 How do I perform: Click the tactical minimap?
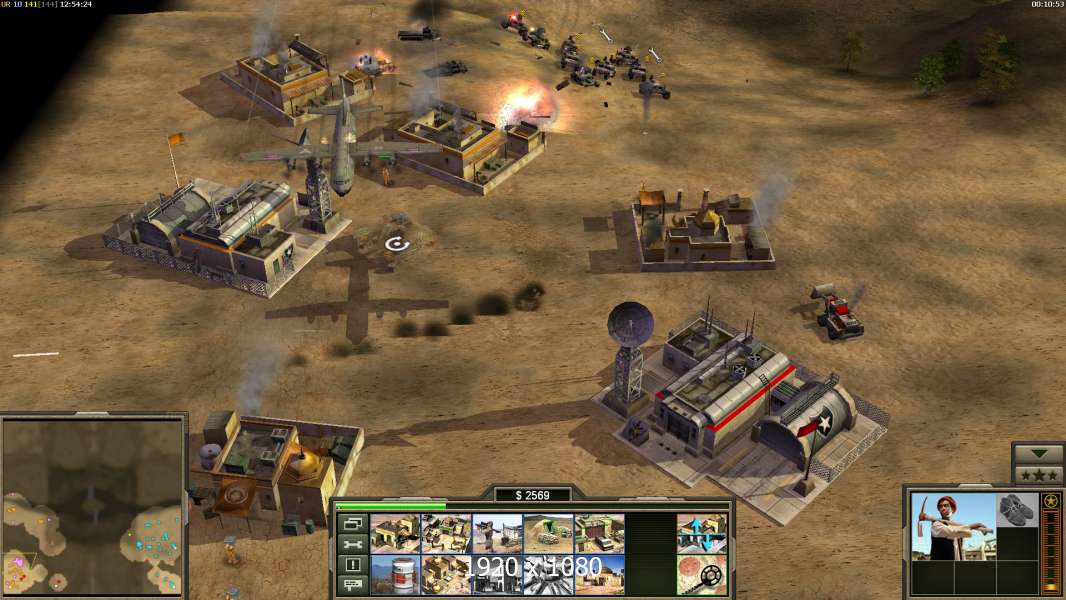pyautogui.click(x=93, y=505)
